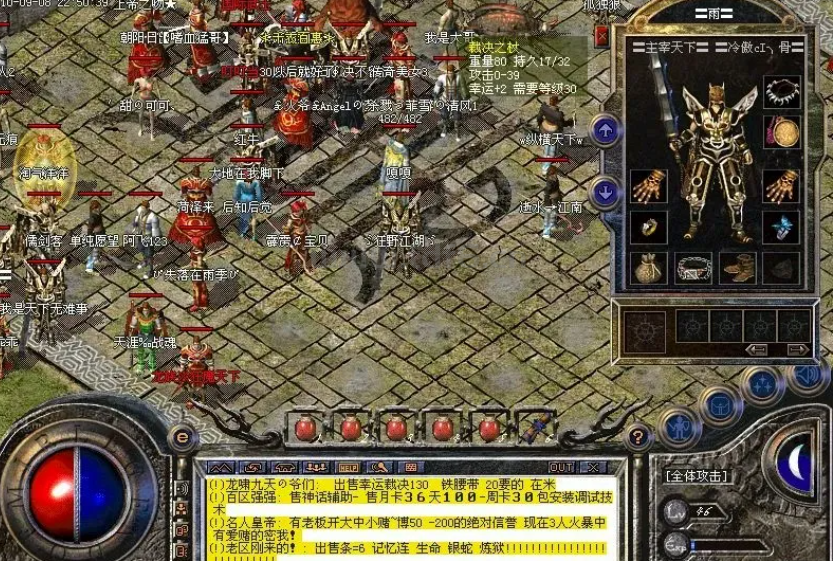This screenshot has height=561, width=833.
Task: Go to the previous equipment panel page
Action: (757, 349)
